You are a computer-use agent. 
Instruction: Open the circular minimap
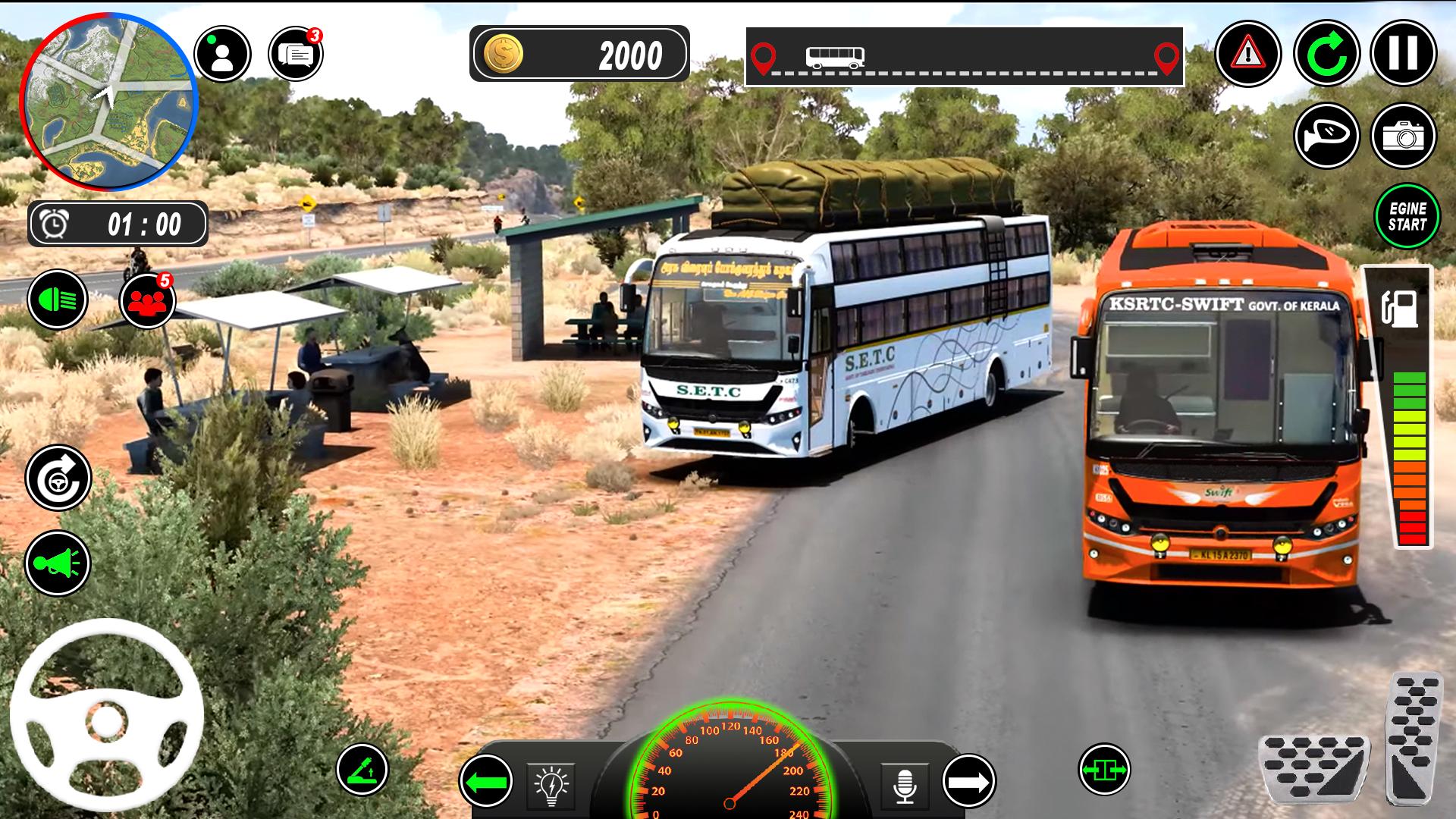(108, 102)
